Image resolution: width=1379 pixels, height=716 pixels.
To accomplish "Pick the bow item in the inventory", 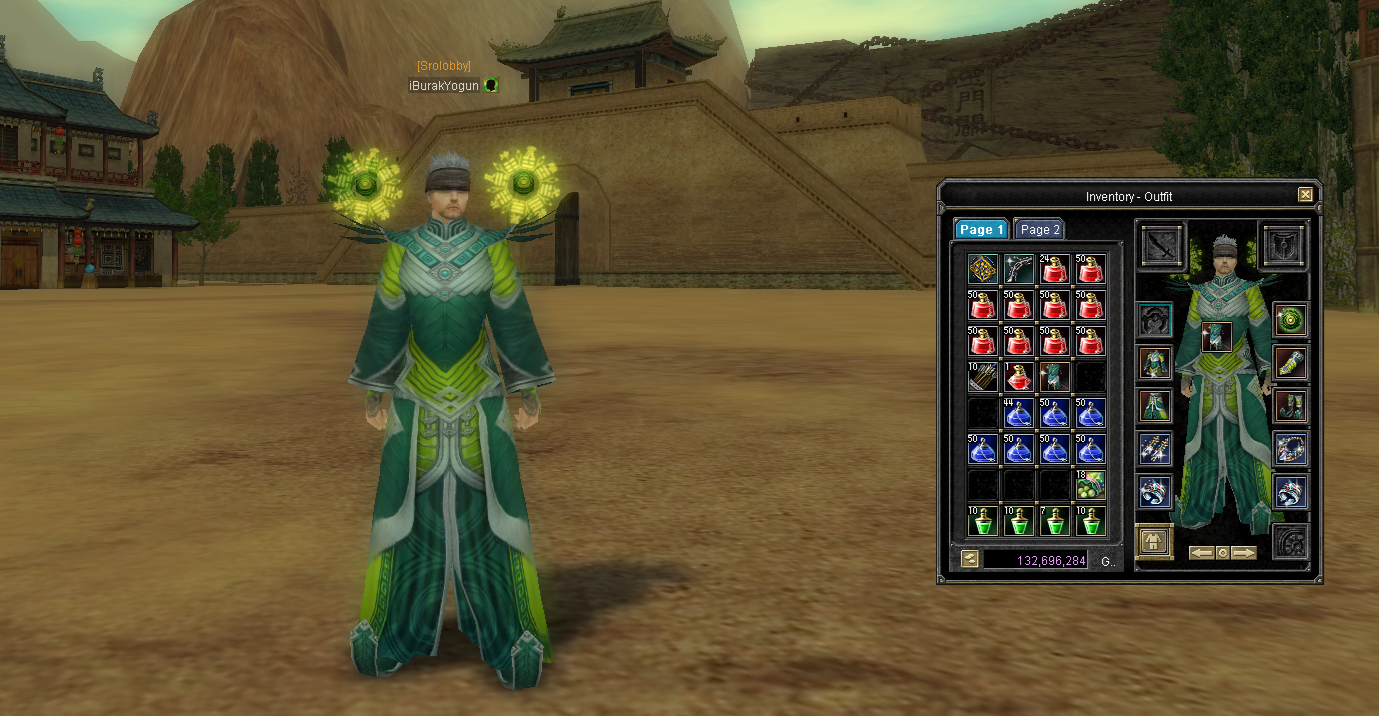I will [x=1019, y=269].
